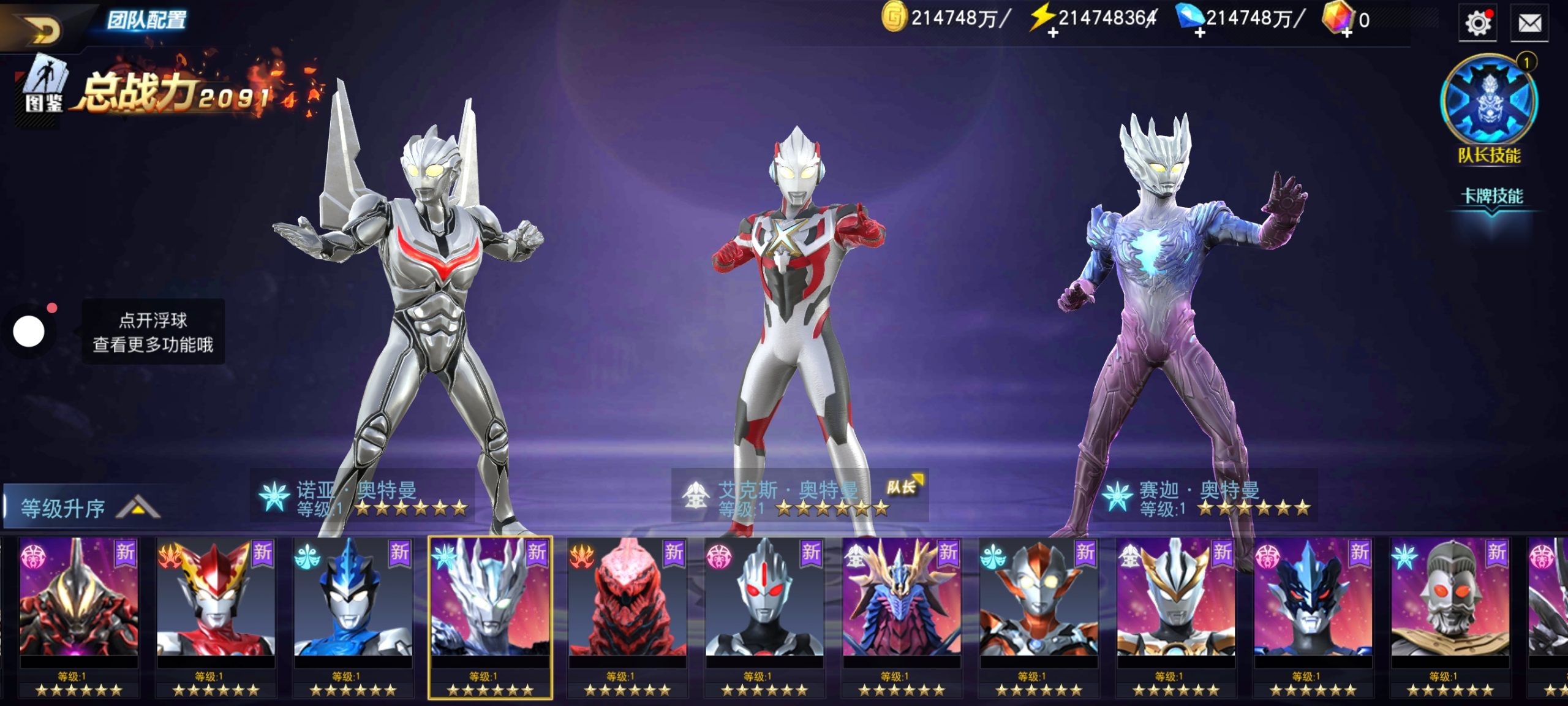Select 诺亚·奥特曼 team slot label
This screenshot has width=1568, height=706.
(x=363, y=498)
